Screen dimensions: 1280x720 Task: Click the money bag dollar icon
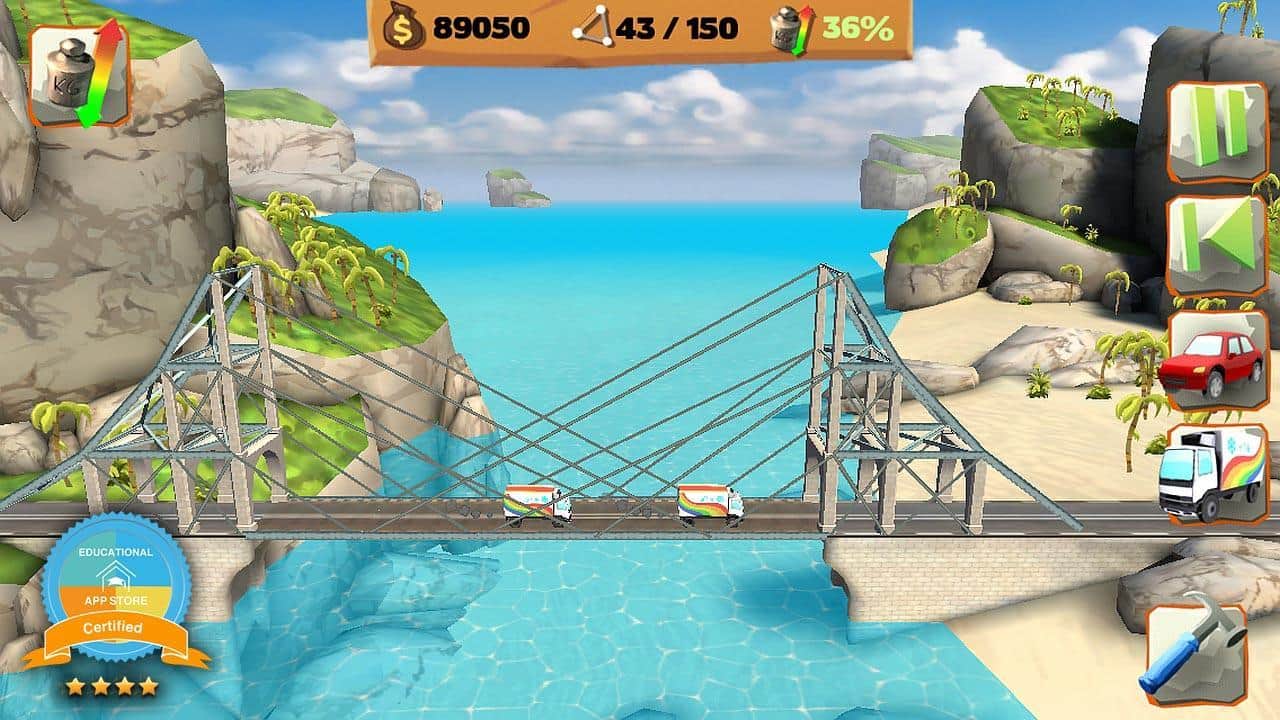coord(404,27)
